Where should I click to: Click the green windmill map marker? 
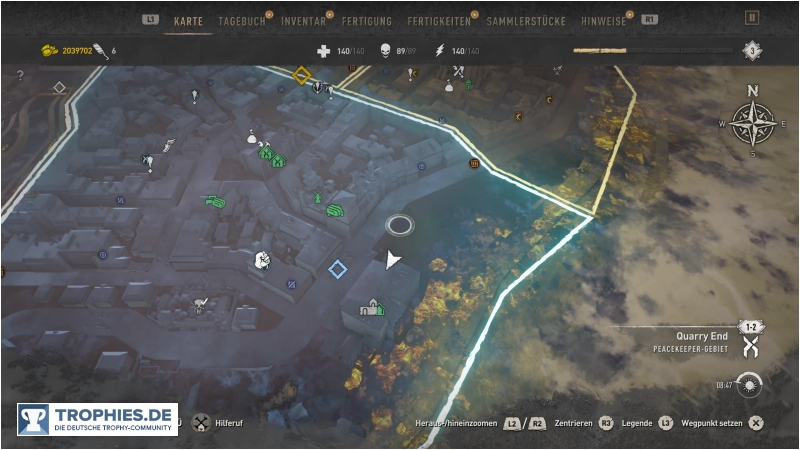coord(318,198)
